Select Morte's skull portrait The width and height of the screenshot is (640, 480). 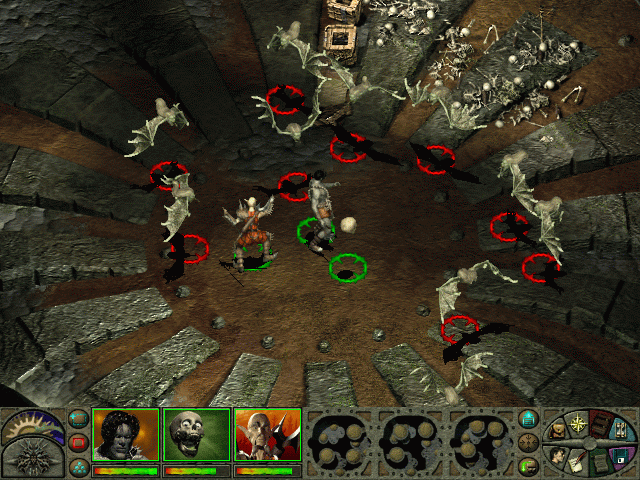point(196,435)
